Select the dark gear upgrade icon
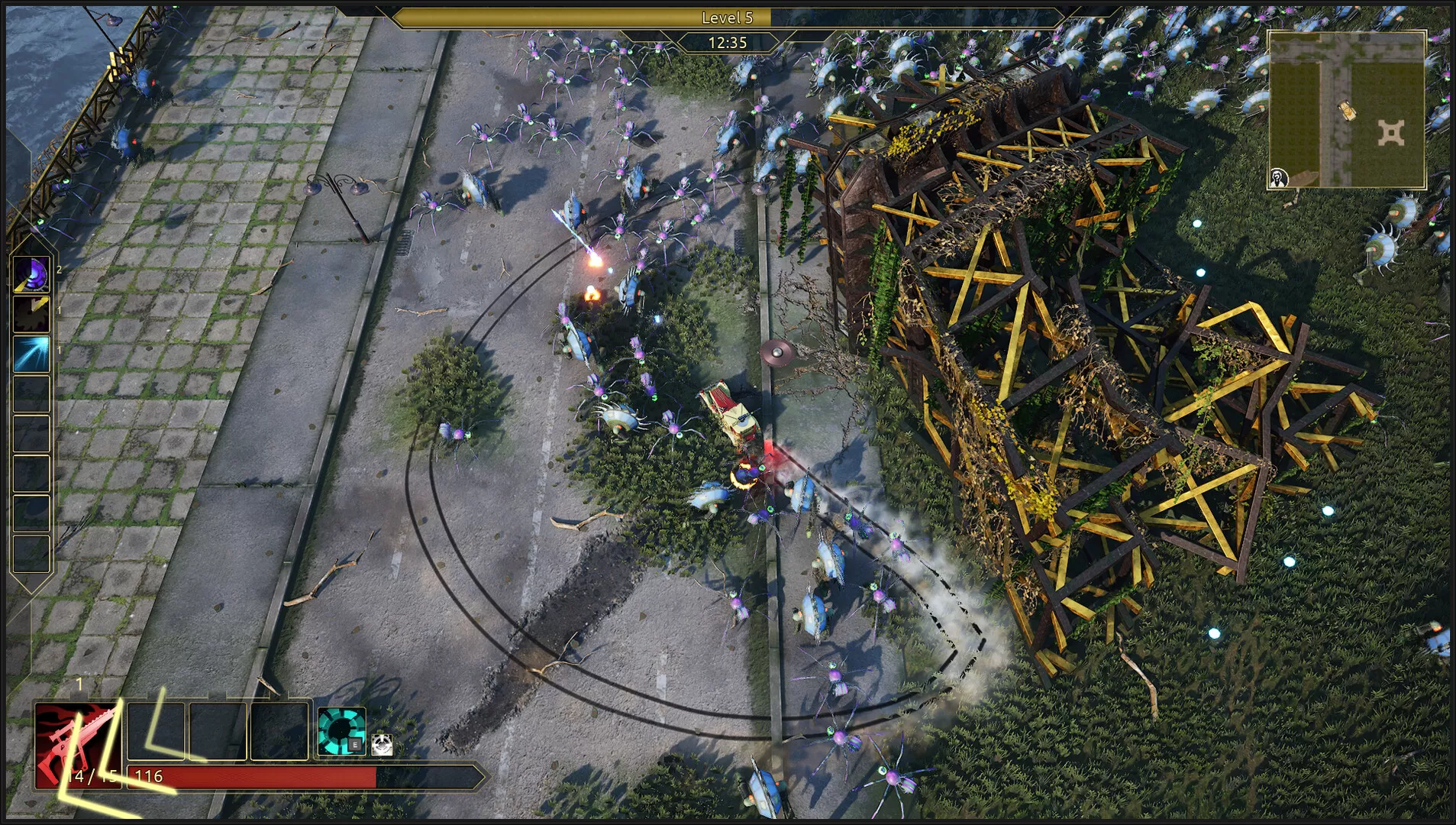Viewport: 1456px width, 825px height. 31,314
